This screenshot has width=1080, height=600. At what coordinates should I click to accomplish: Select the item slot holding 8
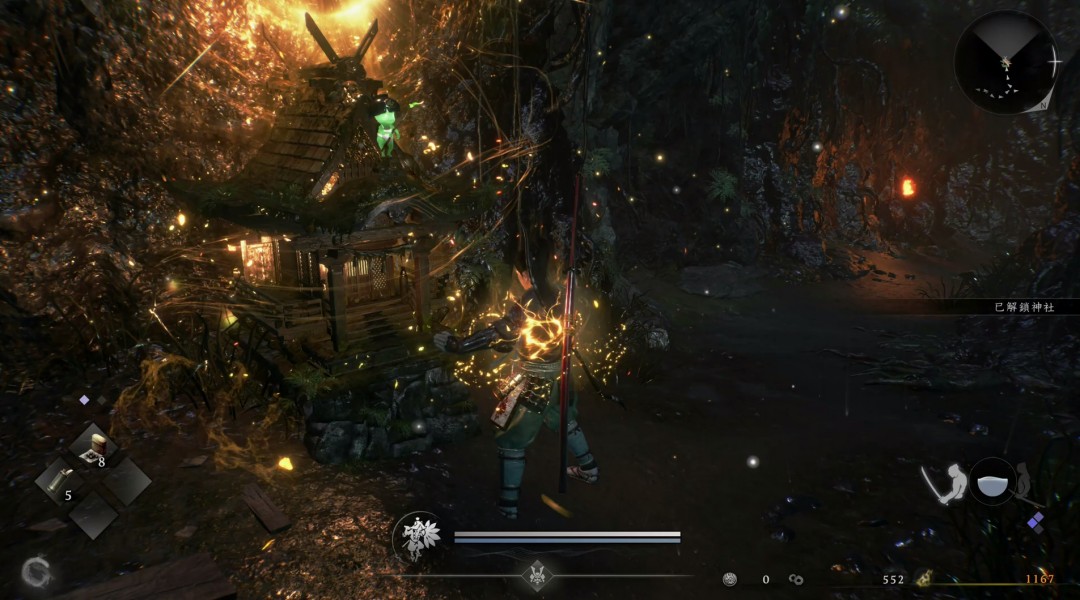pos(92,448)
